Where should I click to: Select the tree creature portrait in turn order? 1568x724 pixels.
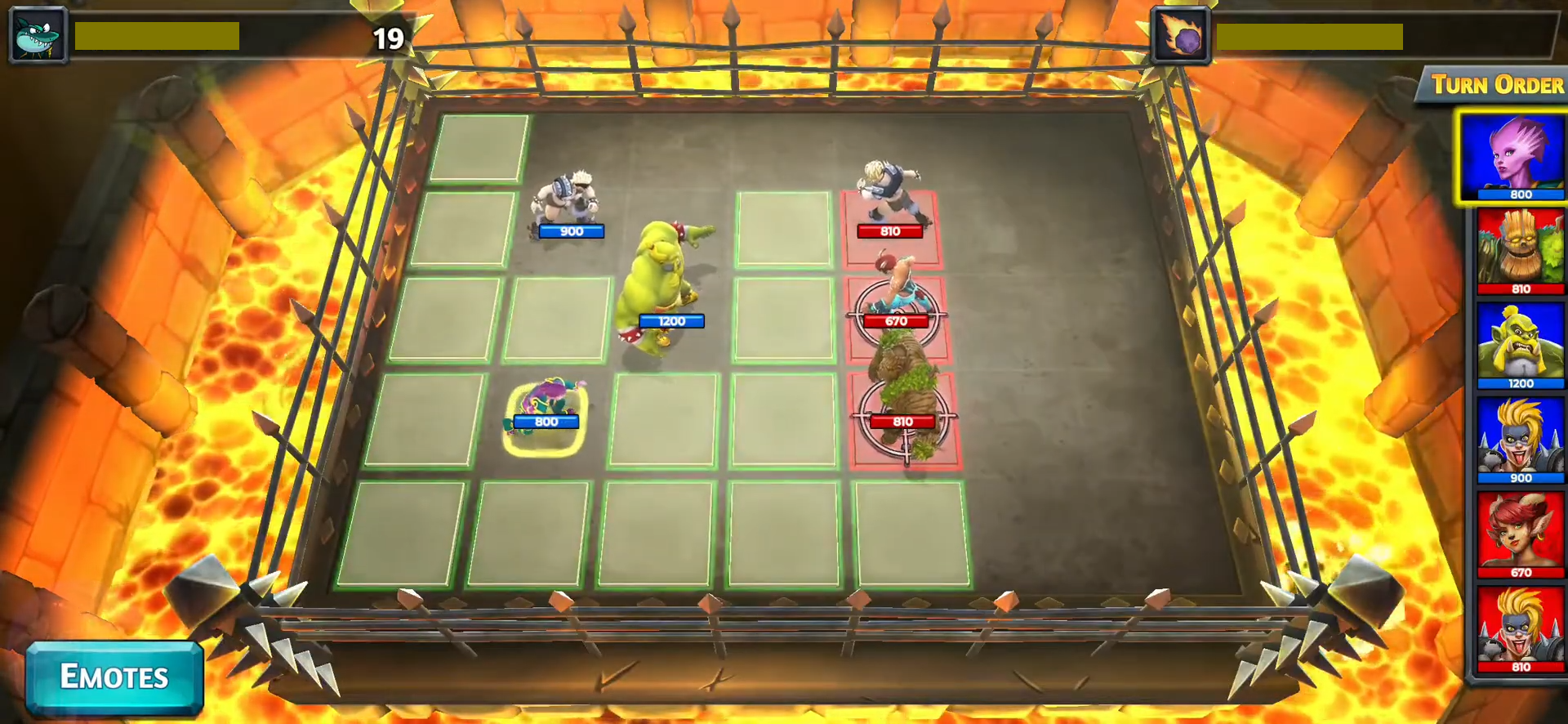click(x=1520, y=250)
